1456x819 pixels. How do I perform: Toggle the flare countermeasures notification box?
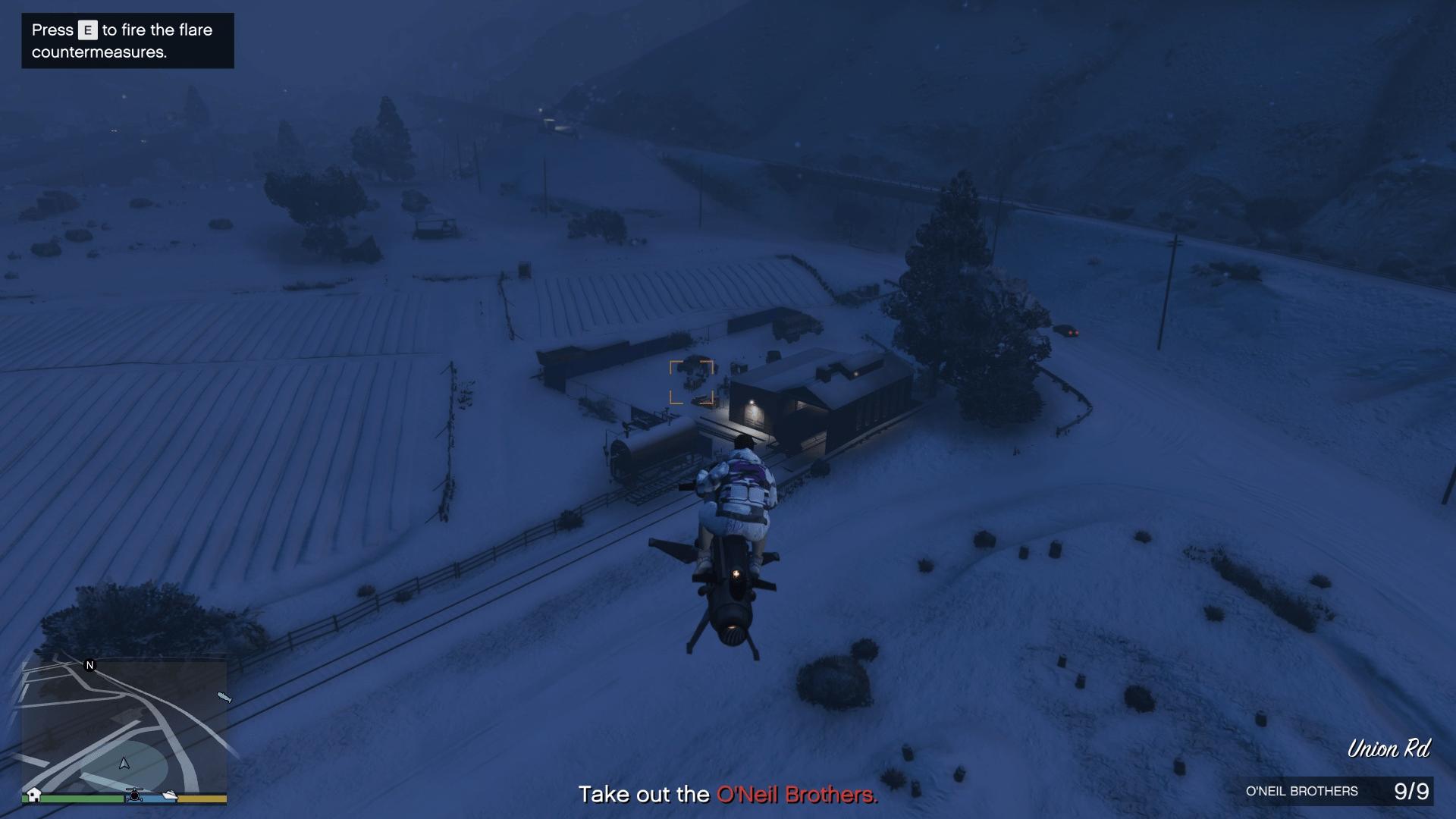tap(127, 41)
